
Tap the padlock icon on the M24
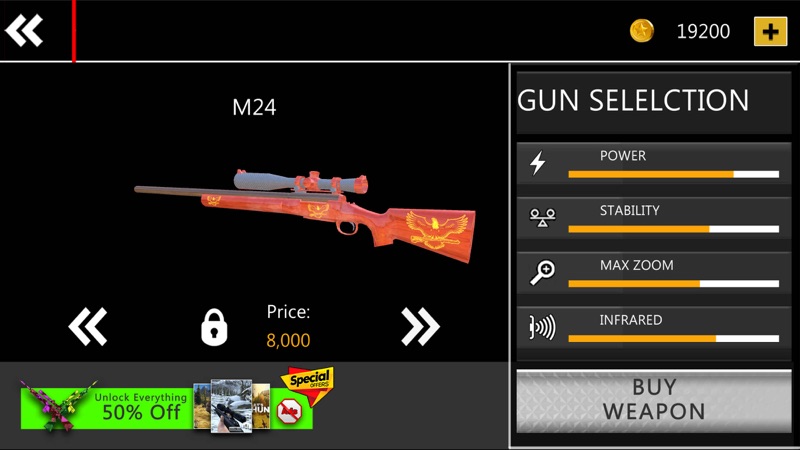coord(215,327)
